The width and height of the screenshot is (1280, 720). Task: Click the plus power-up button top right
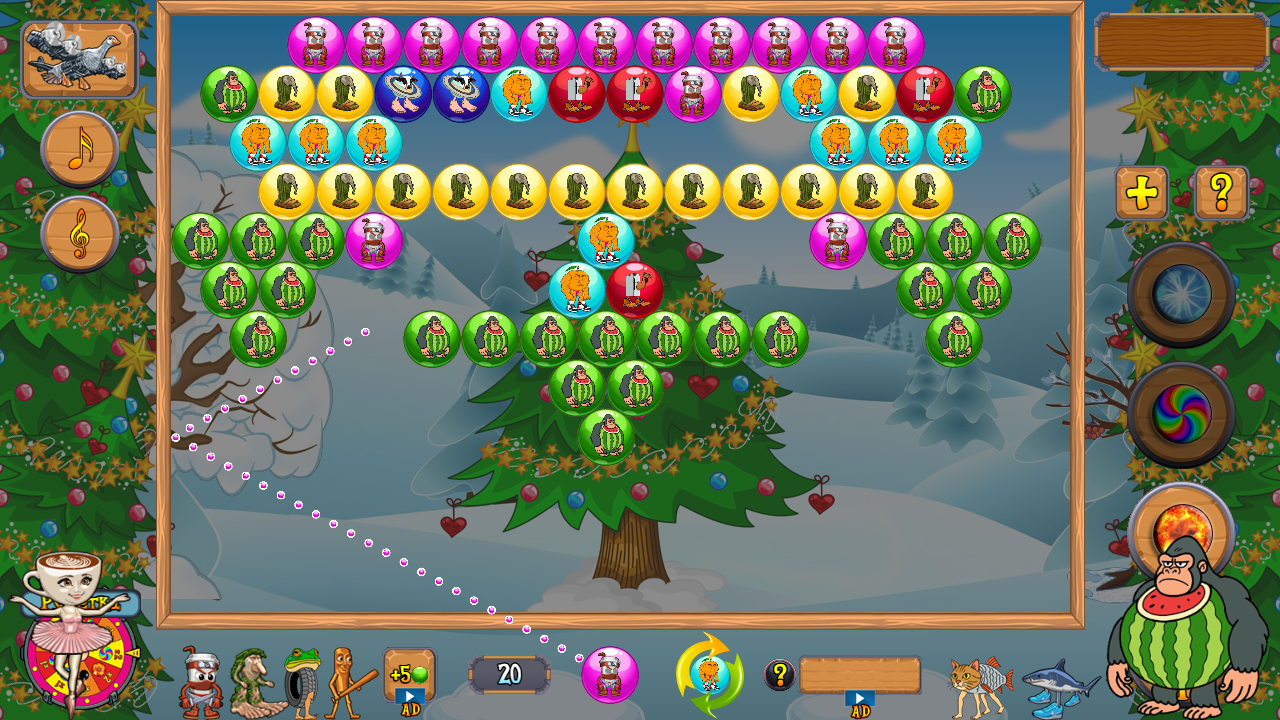pos(1140,191)
